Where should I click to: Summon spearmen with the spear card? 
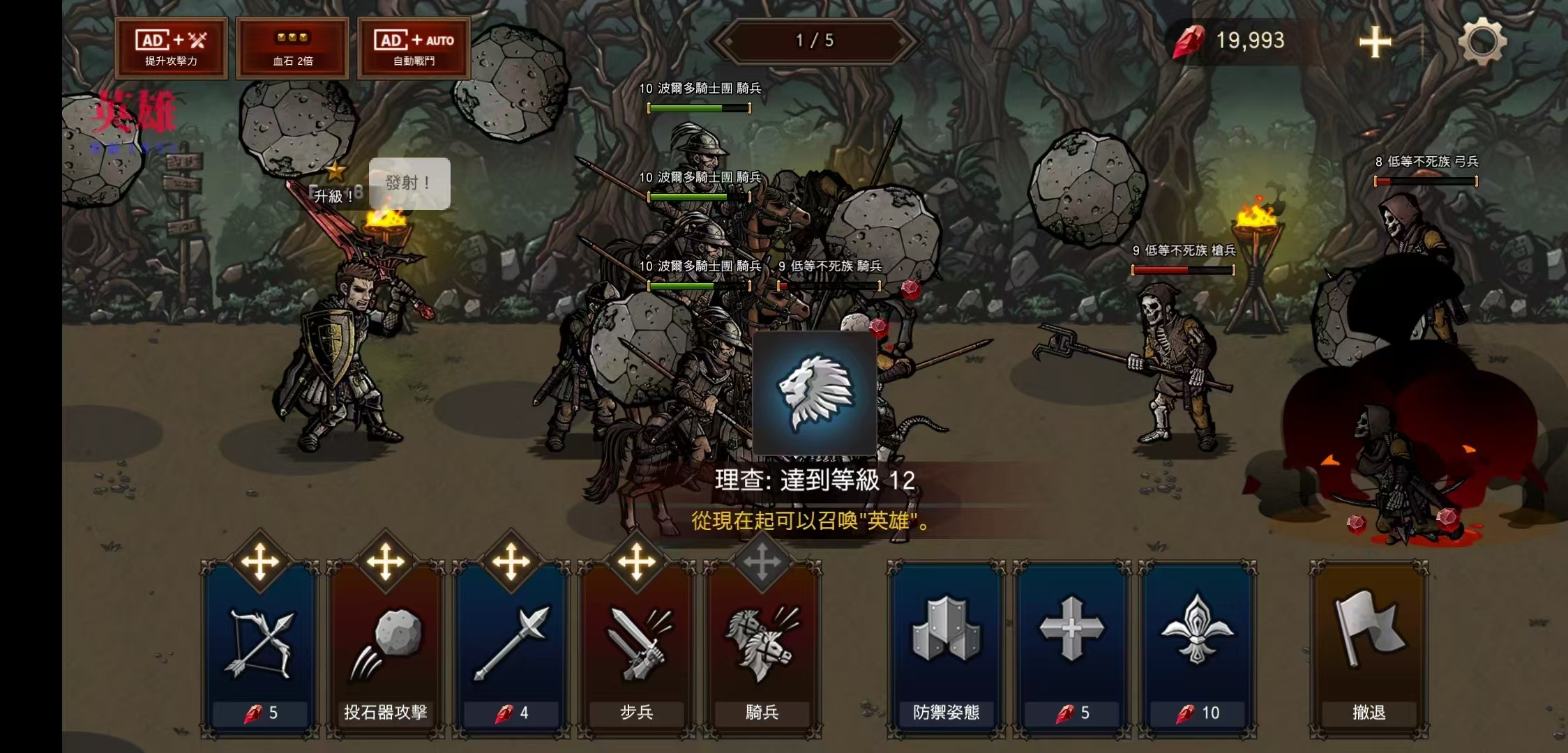click(511, 648)
